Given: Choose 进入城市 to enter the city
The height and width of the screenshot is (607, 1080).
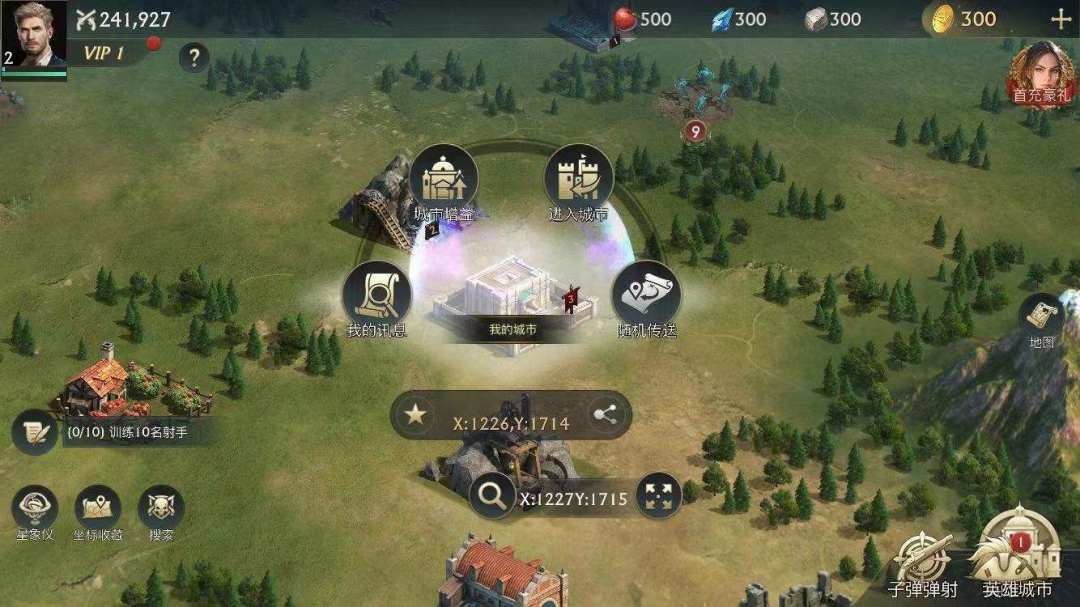Looking at the screenshot, I should (578, 182).
